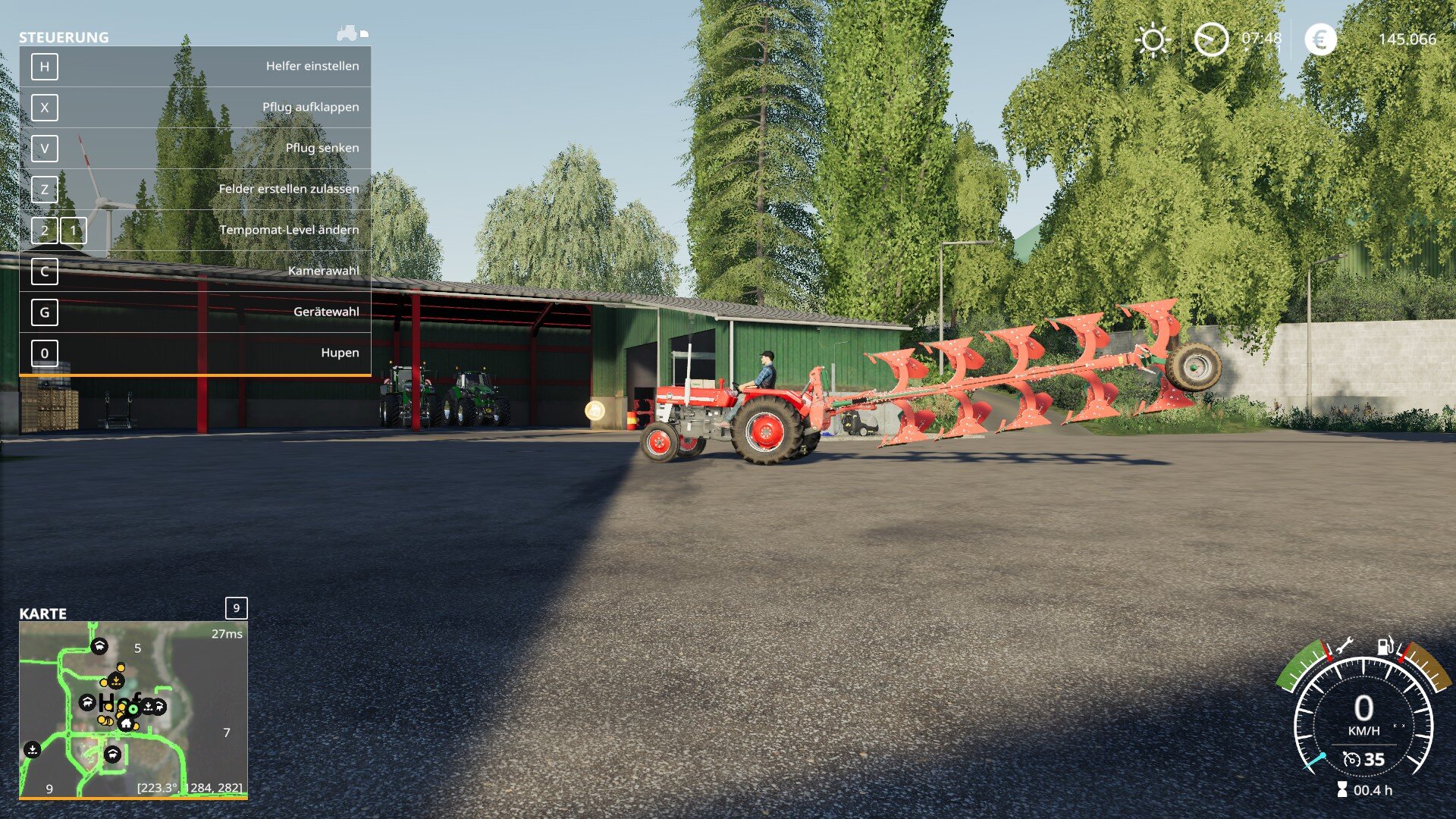Click the white house marker on the minimap
This screenshot has width=1456, height=819.
tap(126, 723)
